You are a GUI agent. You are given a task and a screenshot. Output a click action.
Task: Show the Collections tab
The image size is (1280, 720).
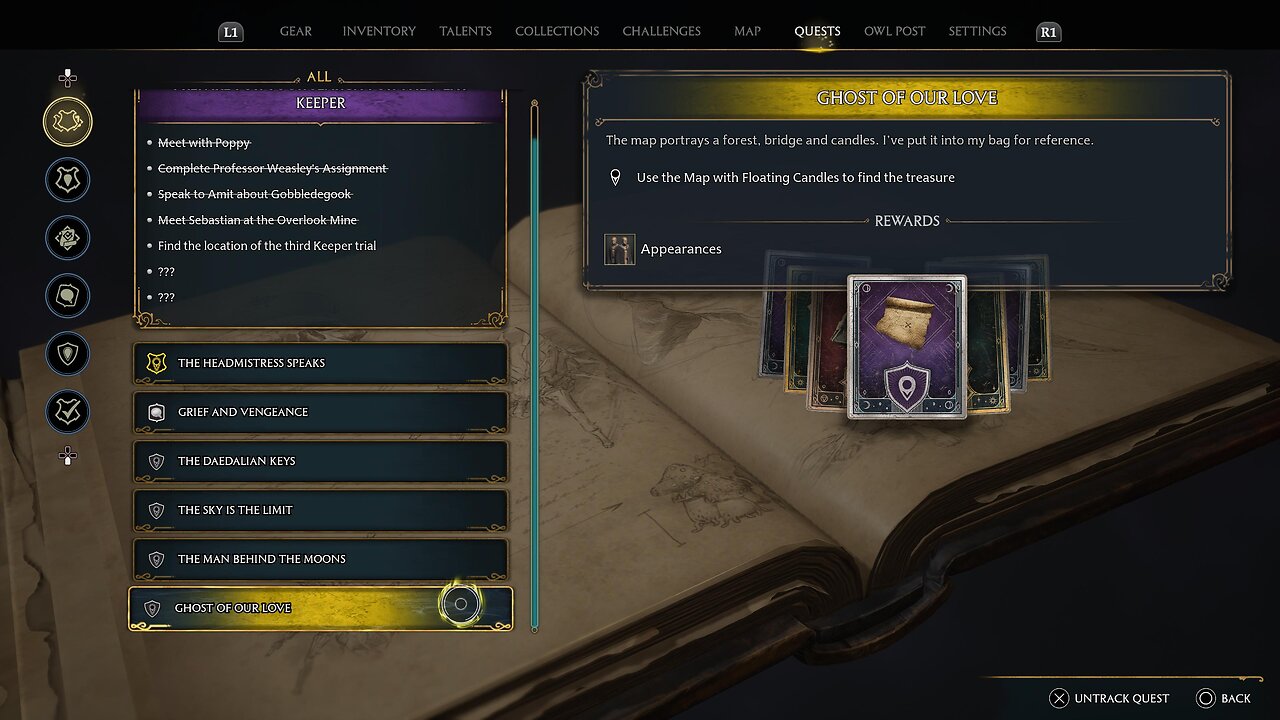tap(556, 31)
